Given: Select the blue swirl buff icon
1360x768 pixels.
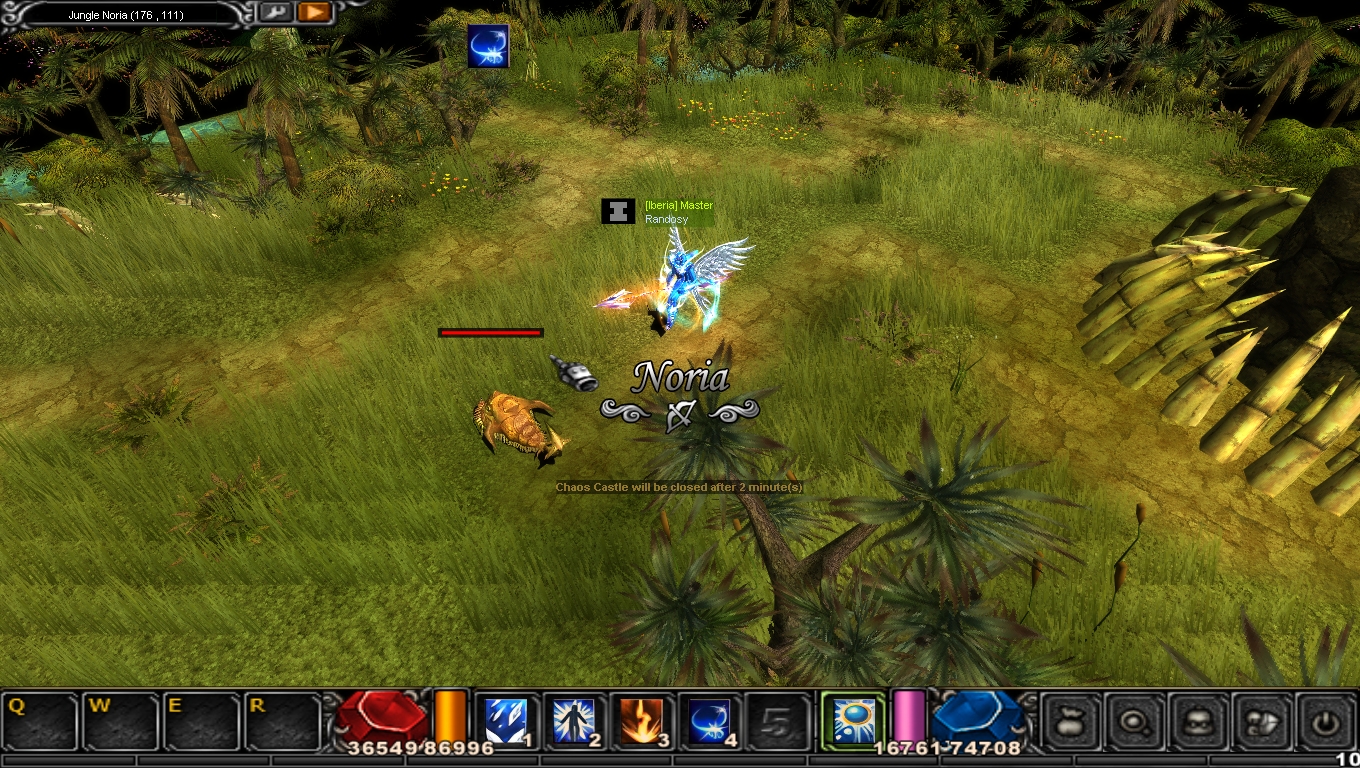Looking at the screenshot, I should 488,46.
